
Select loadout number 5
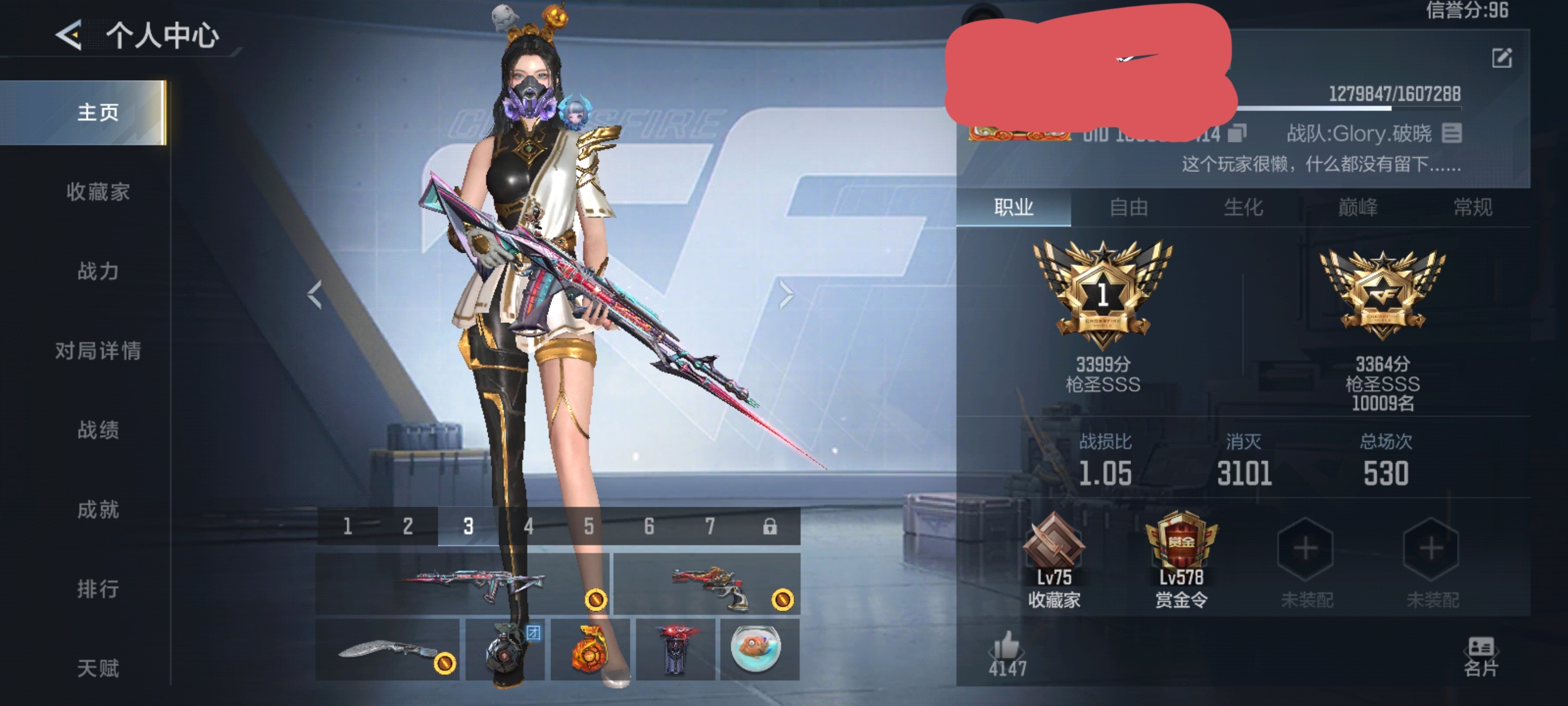coord(589,526)
